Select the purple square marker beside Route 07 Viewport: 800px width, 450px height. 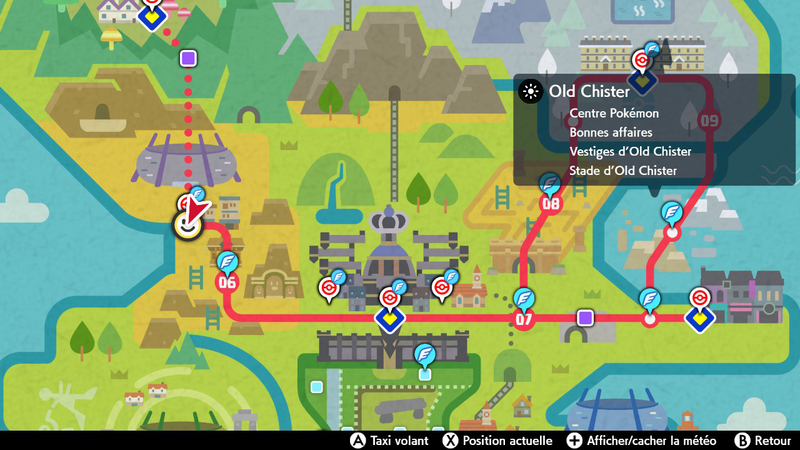585,317
